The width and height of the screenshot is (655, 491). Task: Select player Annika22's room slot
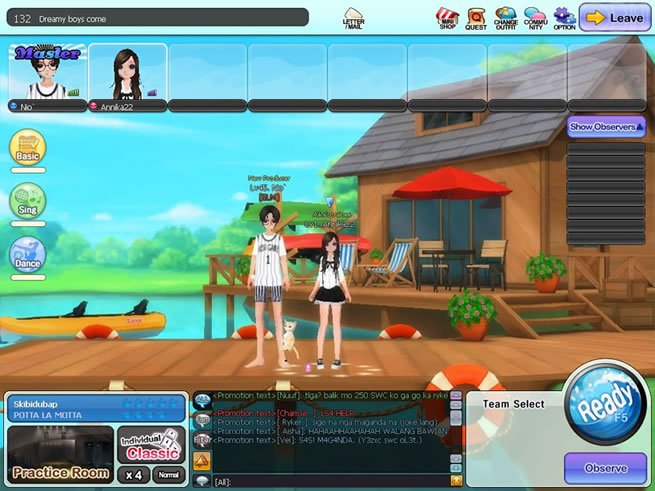coord(127,75)
